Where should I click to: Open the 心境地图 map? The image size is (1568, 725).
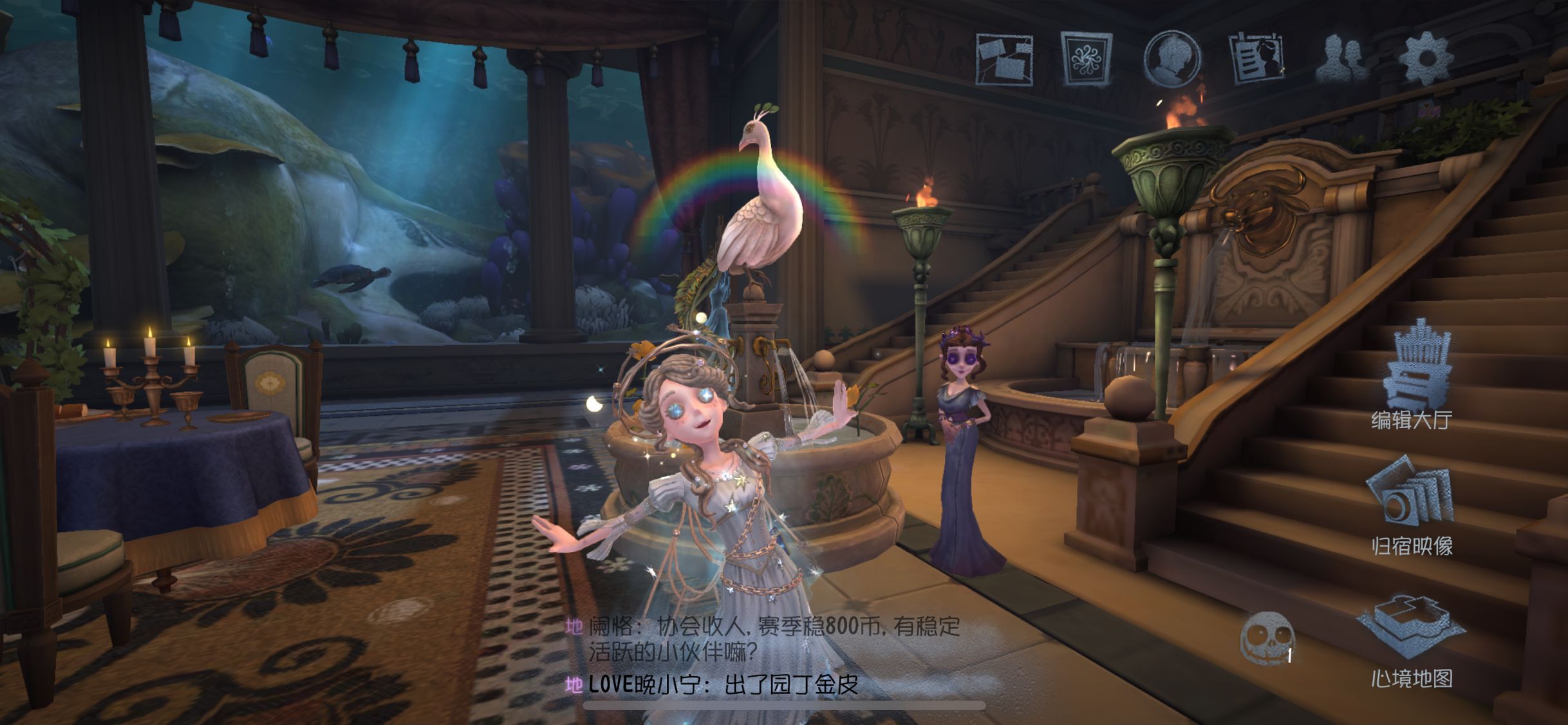coord(1411,637)
